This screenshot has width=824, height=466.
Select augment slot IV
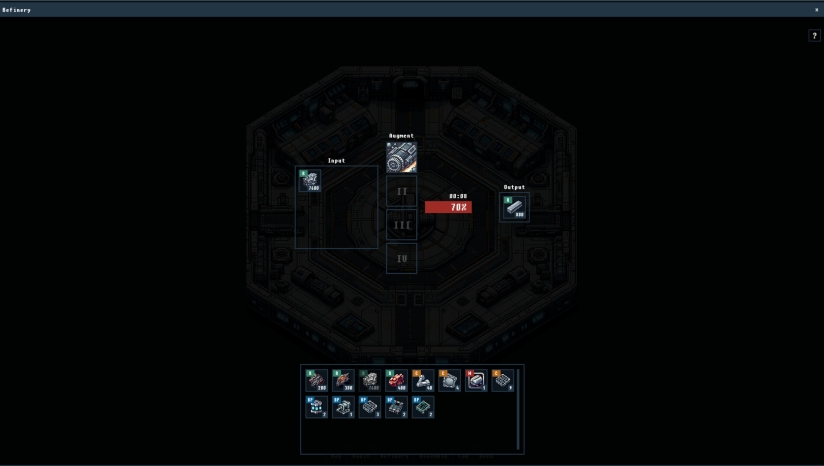coord(401,258)
